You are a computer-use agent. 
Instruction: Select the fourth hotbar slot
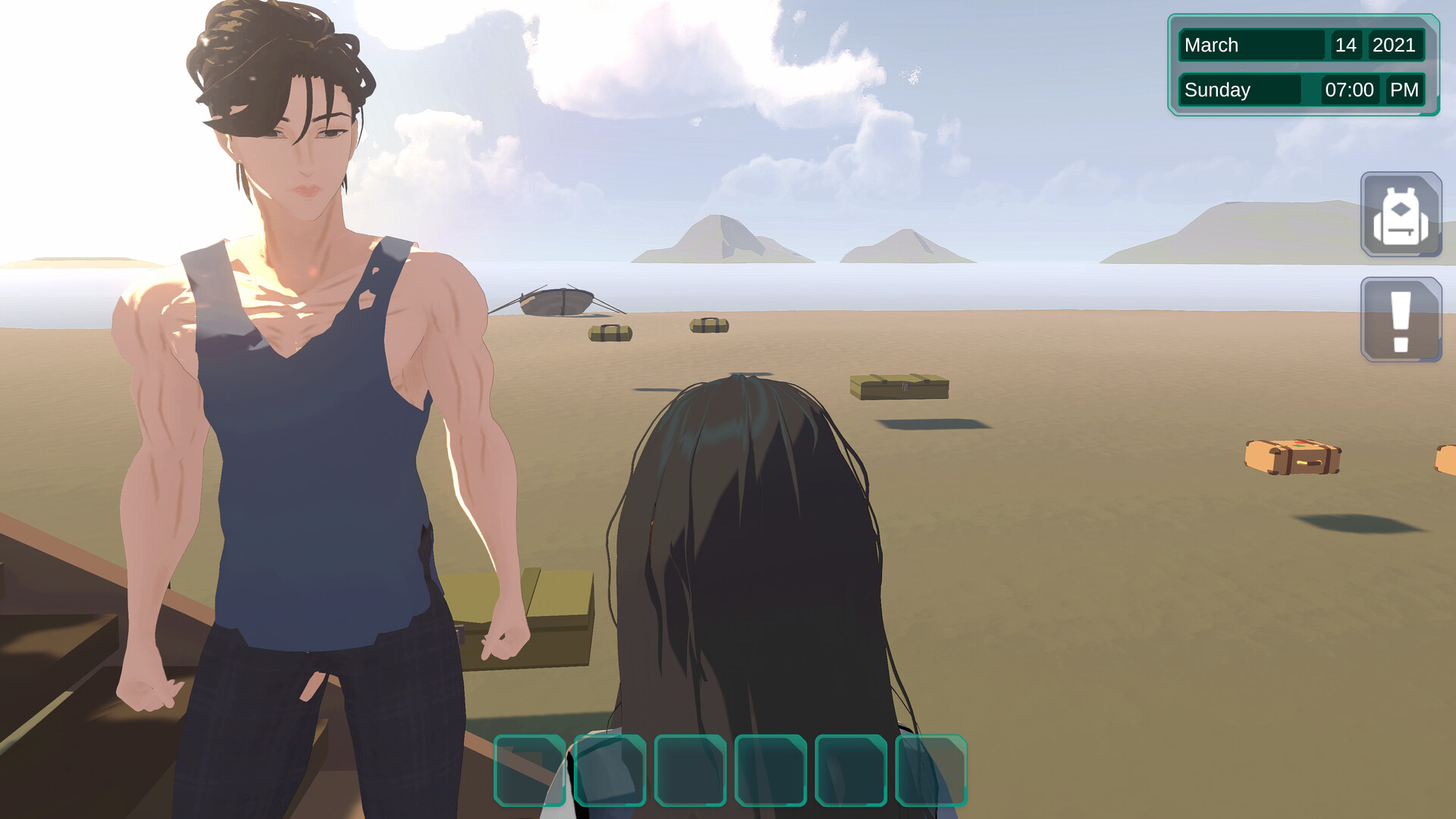(770, 772)
